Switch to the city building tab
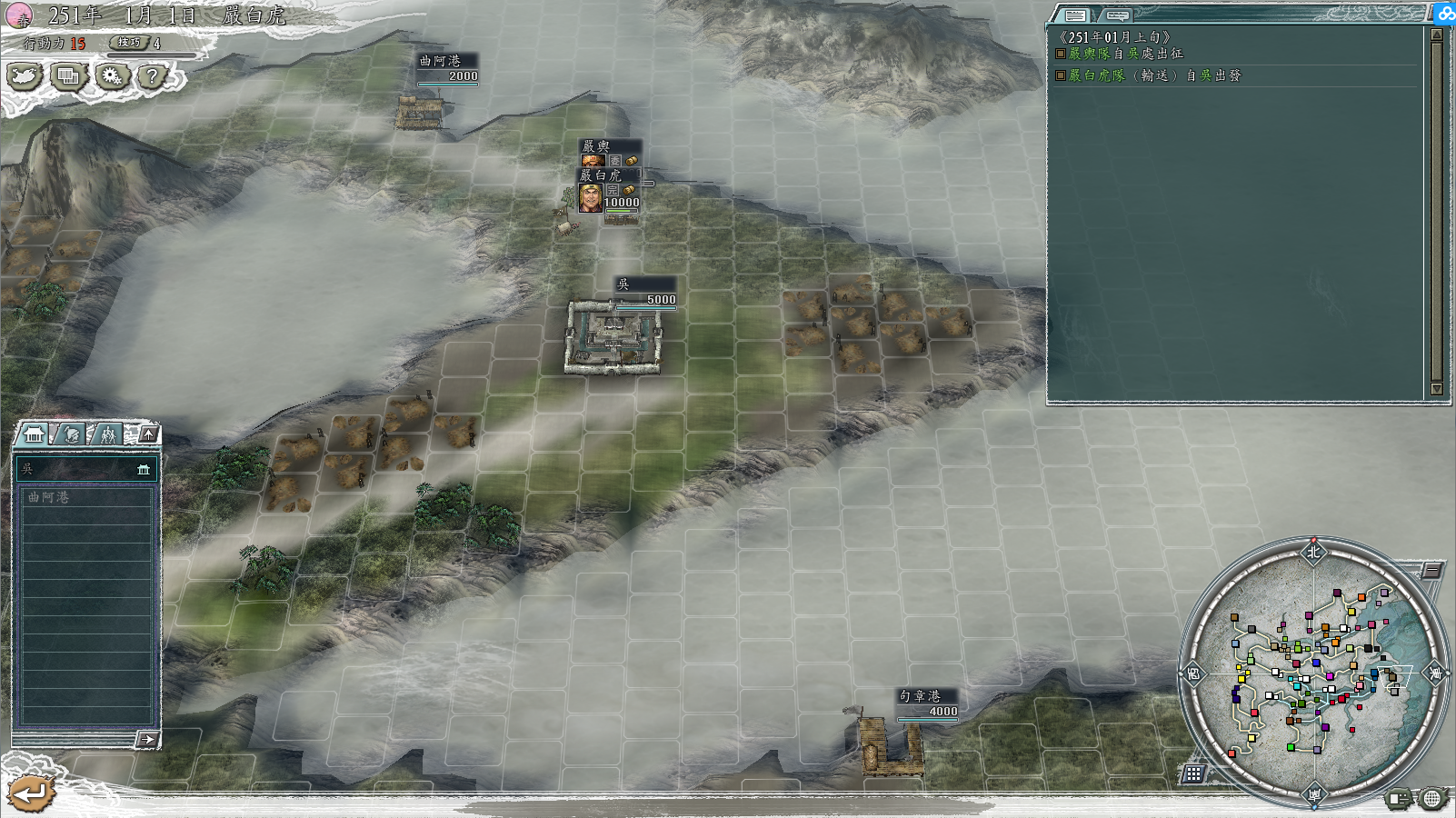The width and height of the screenshot is (1456, 818). [34, 434]
